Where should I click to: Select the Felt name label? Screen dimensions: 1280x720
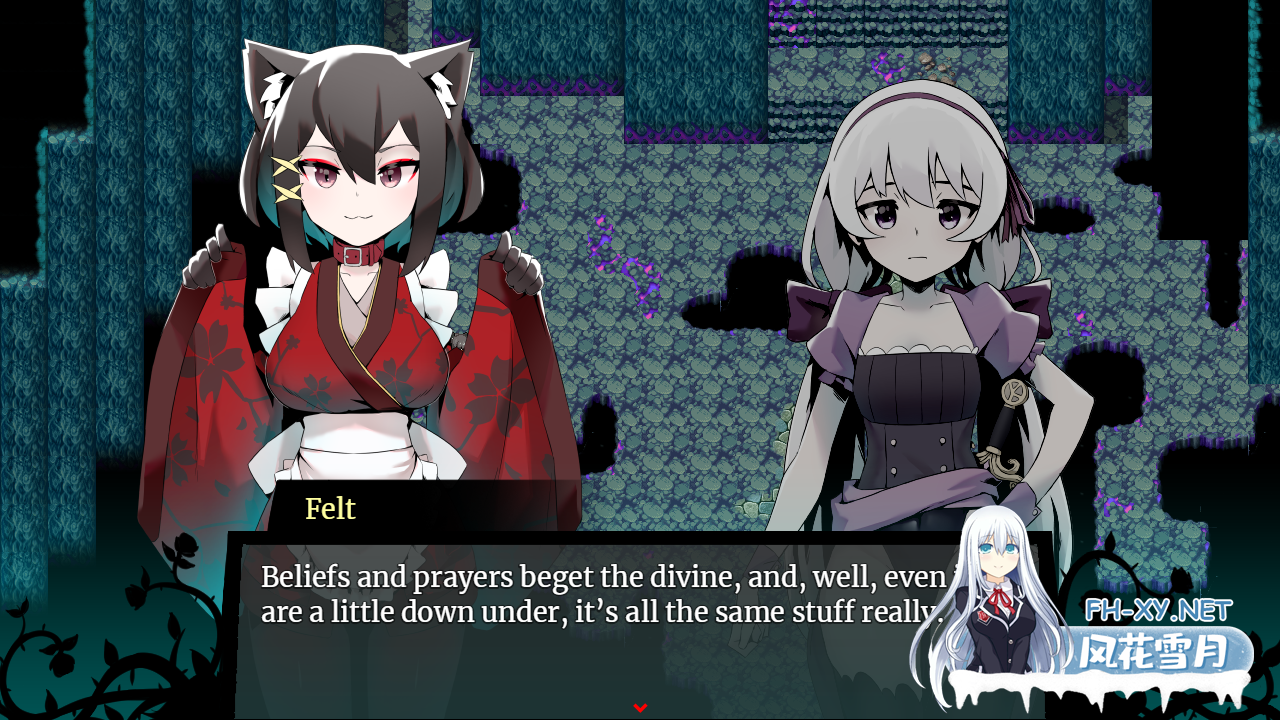[x=330, y=510]
